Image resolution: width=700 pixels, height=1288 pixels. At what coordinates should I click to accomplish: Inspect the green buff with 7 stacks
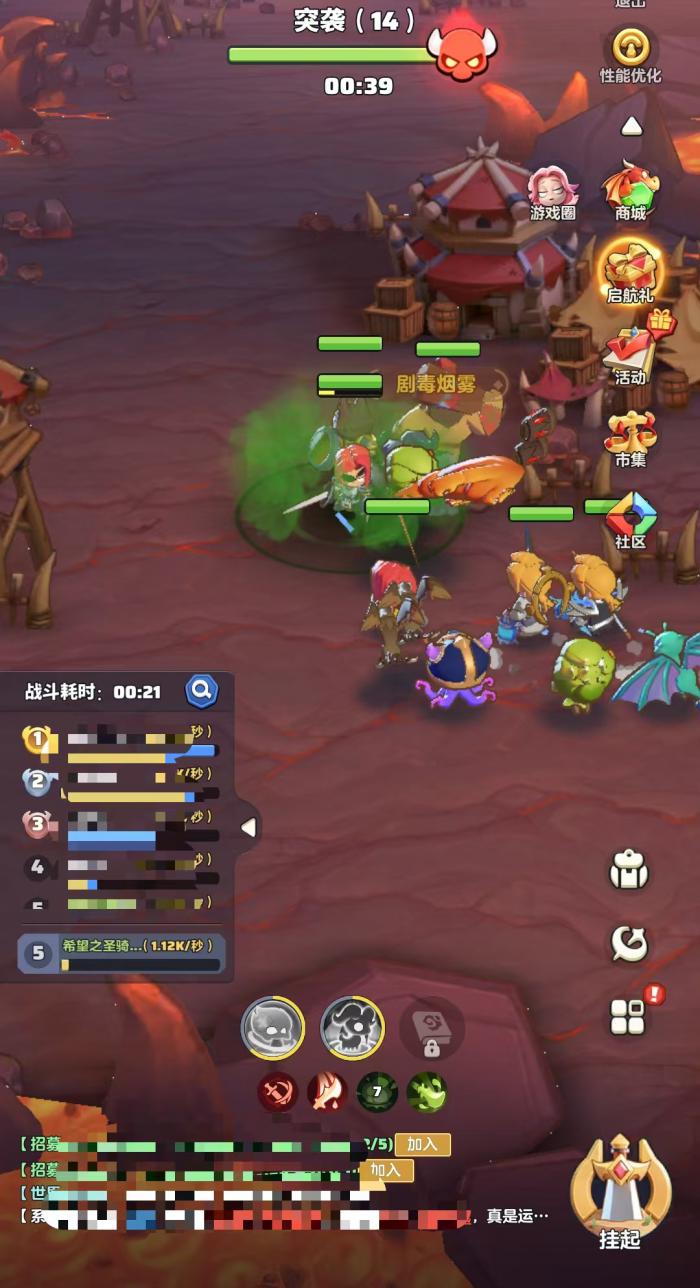point(377,1092)
